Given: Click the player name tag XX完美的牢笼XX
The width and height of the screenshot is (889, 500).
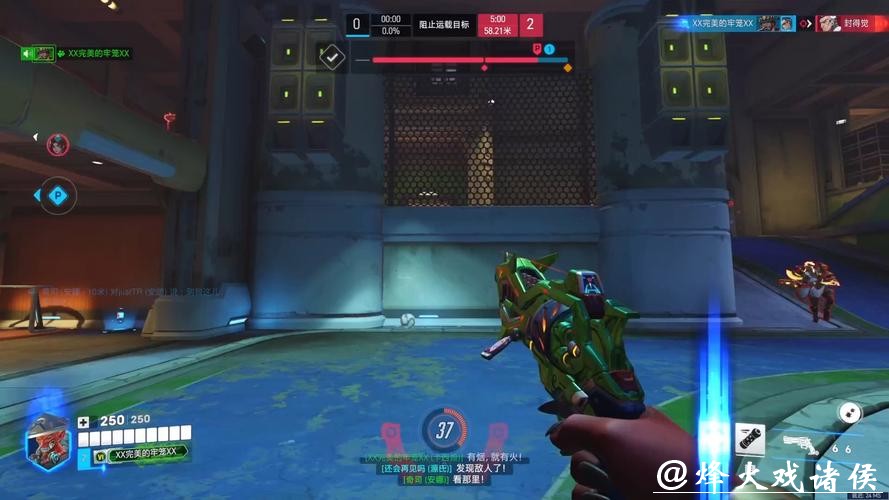Looking at the screenshot, I should (144, 453).
